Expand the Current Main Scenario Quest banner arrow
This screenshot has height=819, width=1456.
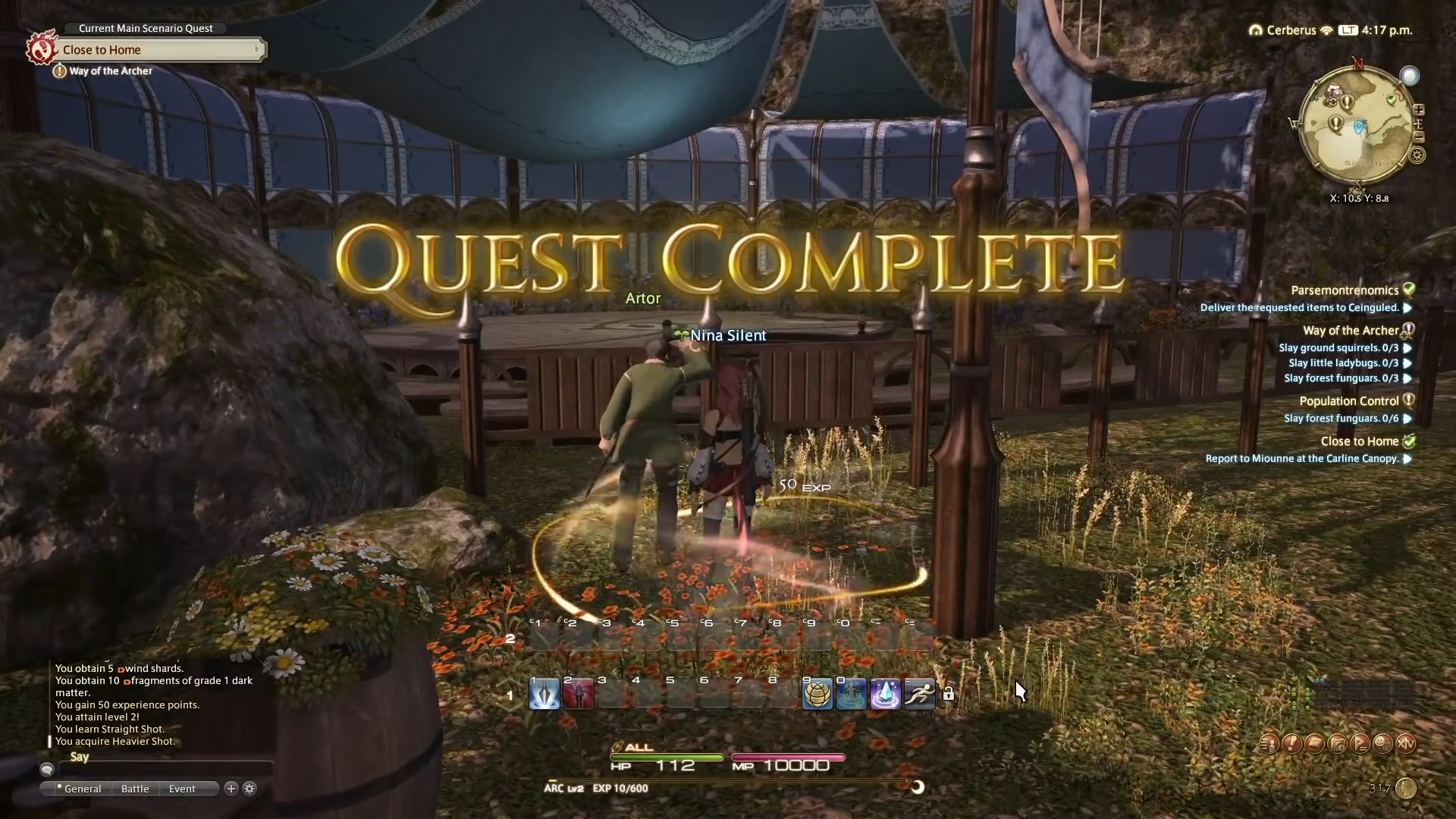coord(259,49)
